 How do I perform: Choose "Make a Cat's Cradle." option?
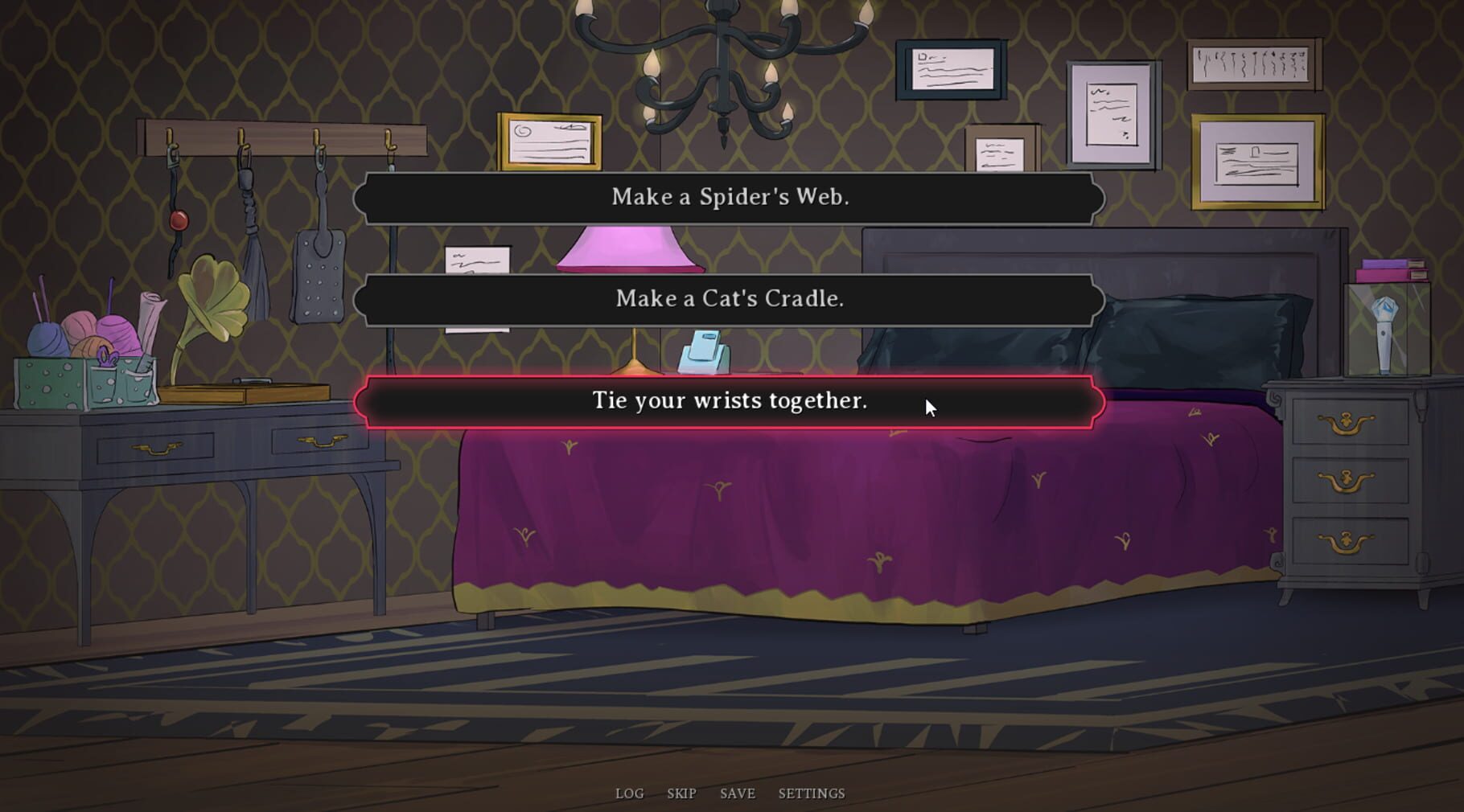coord(730,299)
